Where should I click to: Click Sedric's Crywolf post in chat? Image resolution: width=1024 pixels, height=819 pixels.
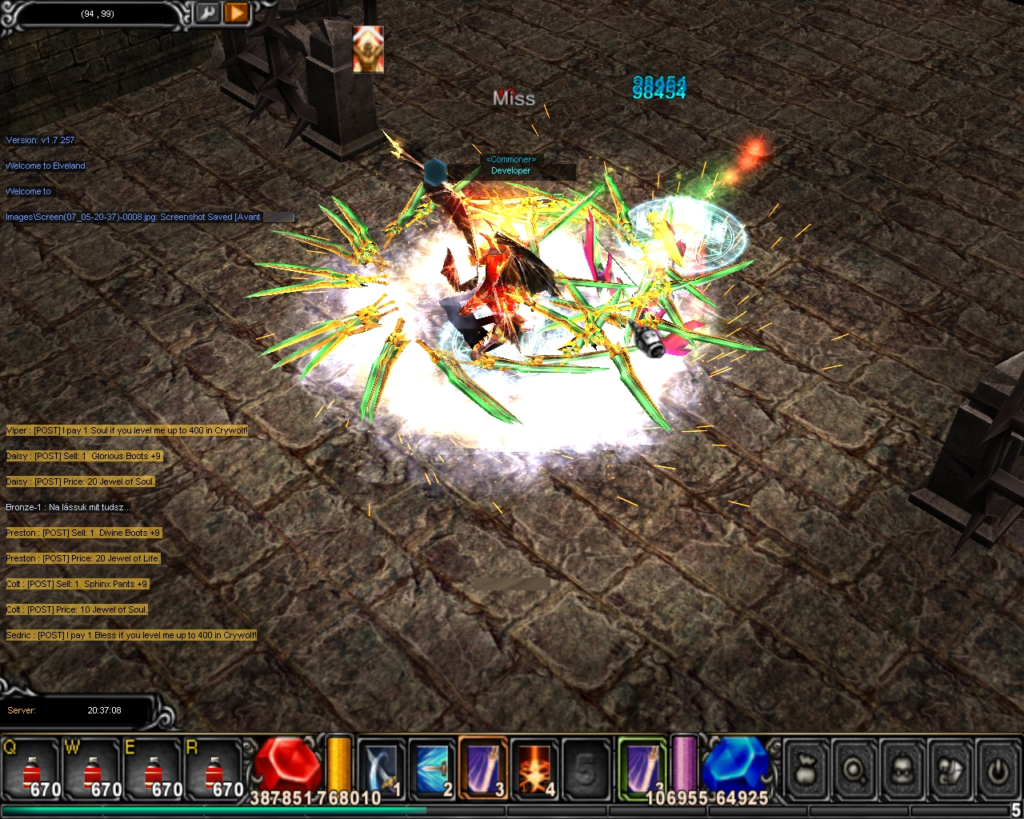131,635
